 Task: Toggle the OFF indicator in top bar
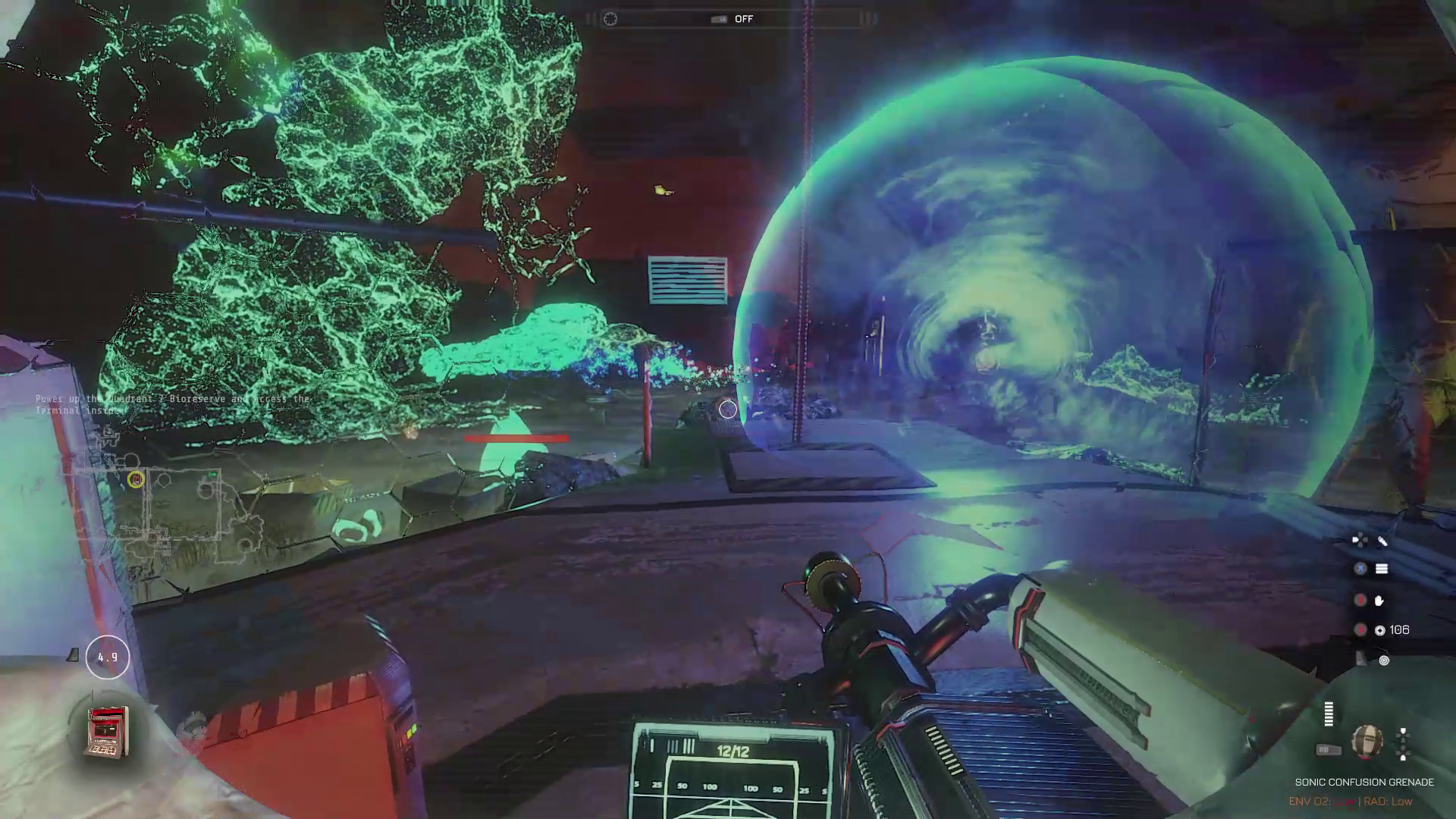pyautogui.click(x=743, y=19)
